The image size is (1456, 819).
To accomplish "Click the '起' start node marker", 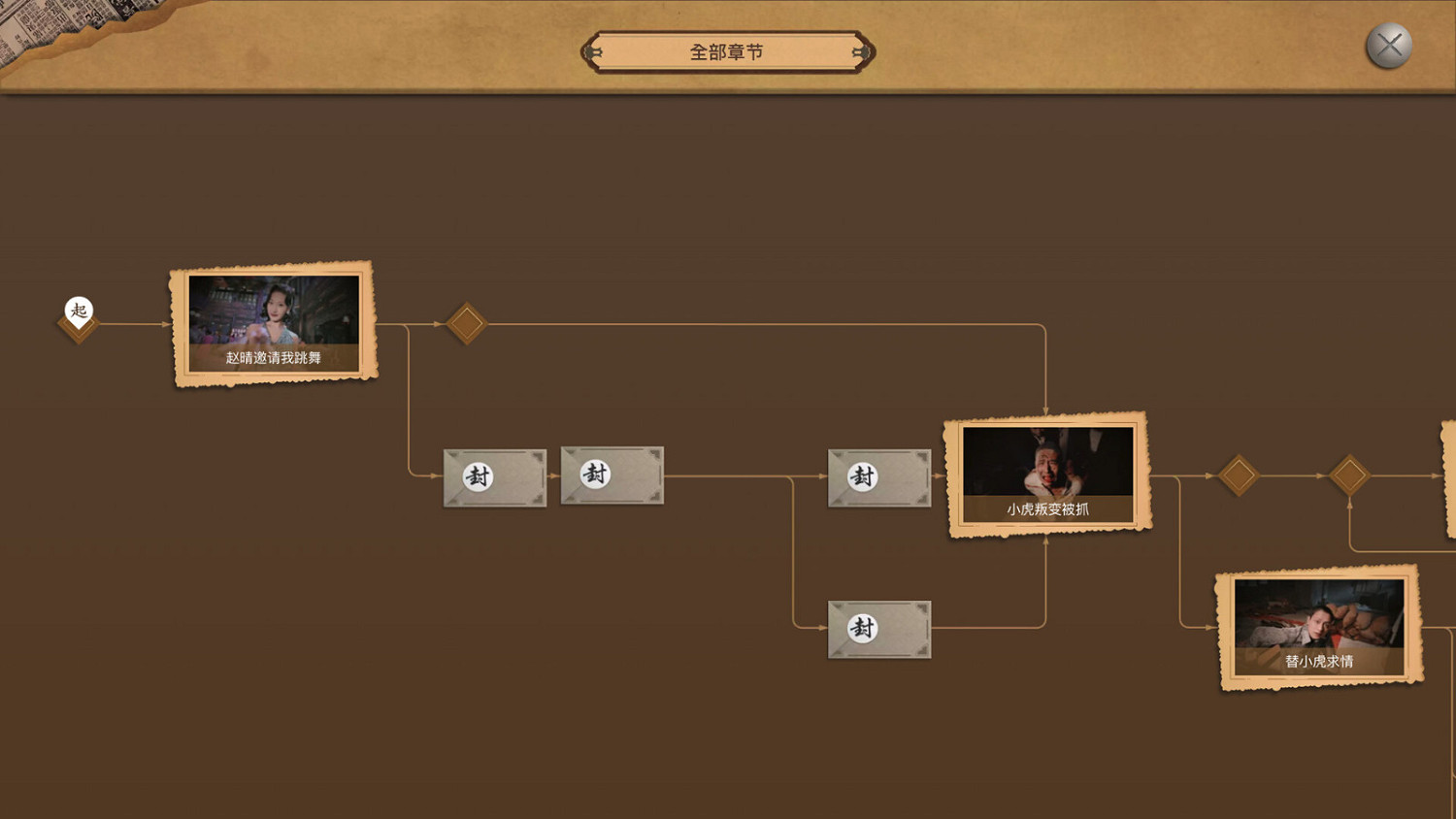I will [x=79, y=311].
